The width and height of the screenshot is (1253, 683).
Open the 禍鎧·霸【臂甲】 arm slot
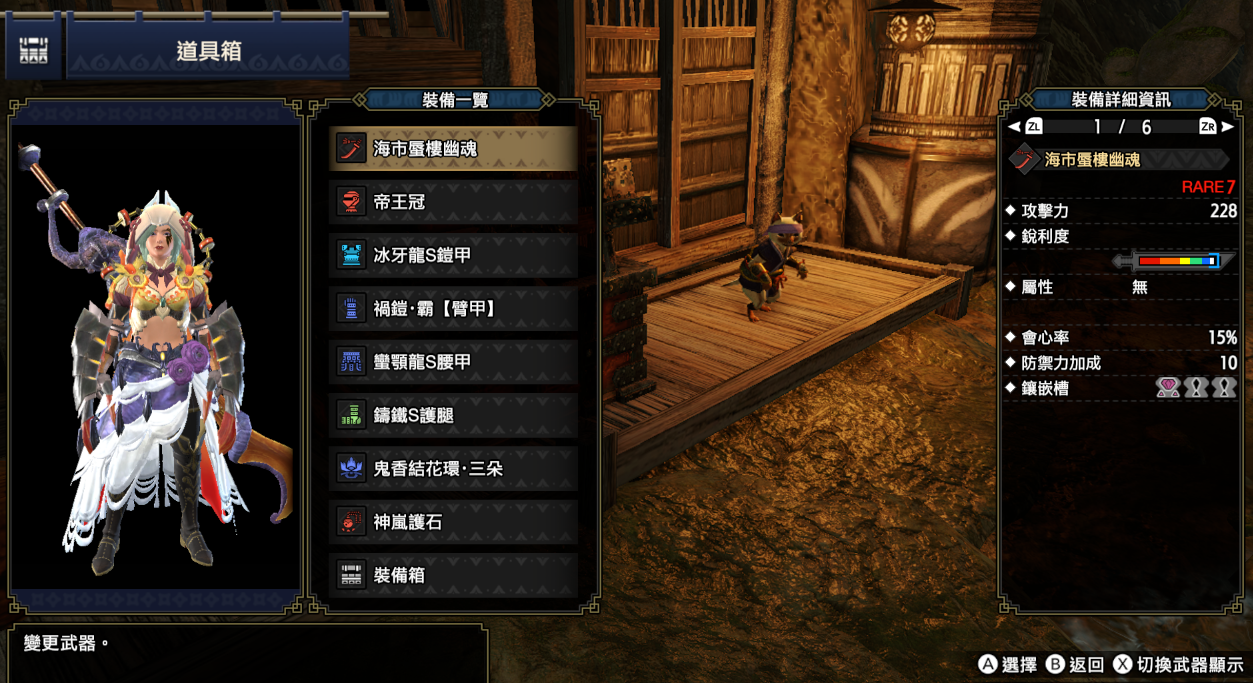pyautogui.click(x=454, y=309)
